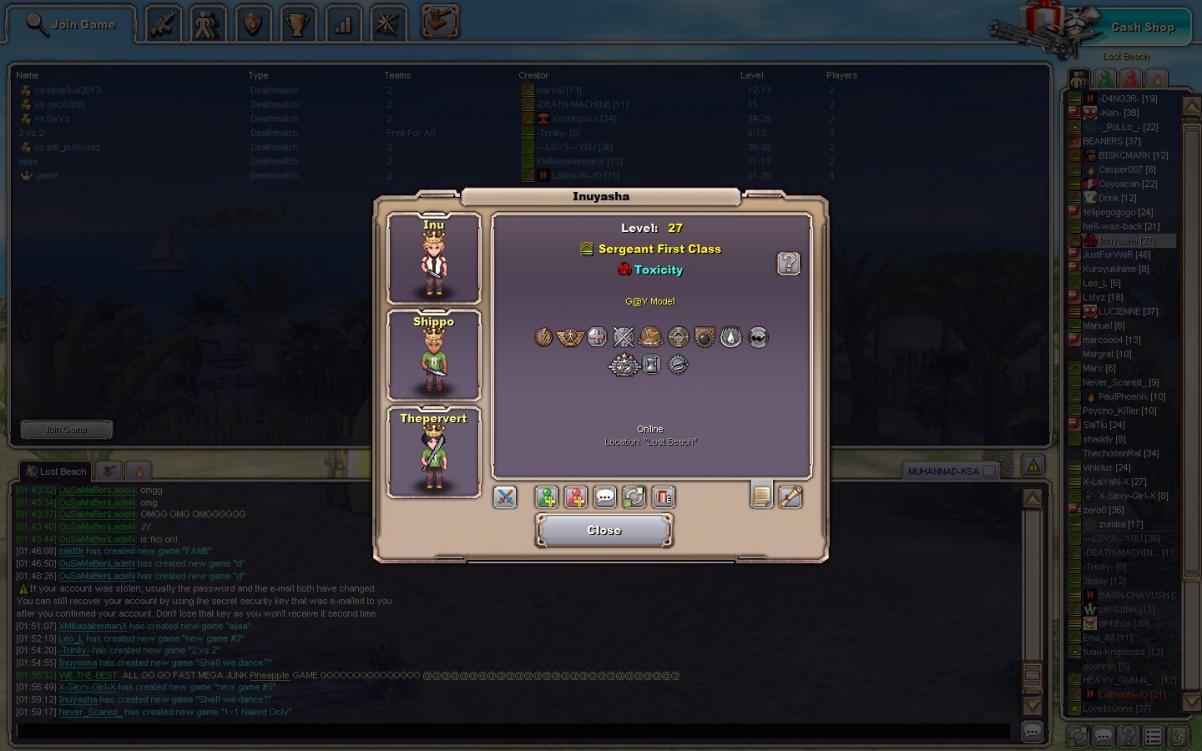Select the Inu character portrait

pos(433,258)
